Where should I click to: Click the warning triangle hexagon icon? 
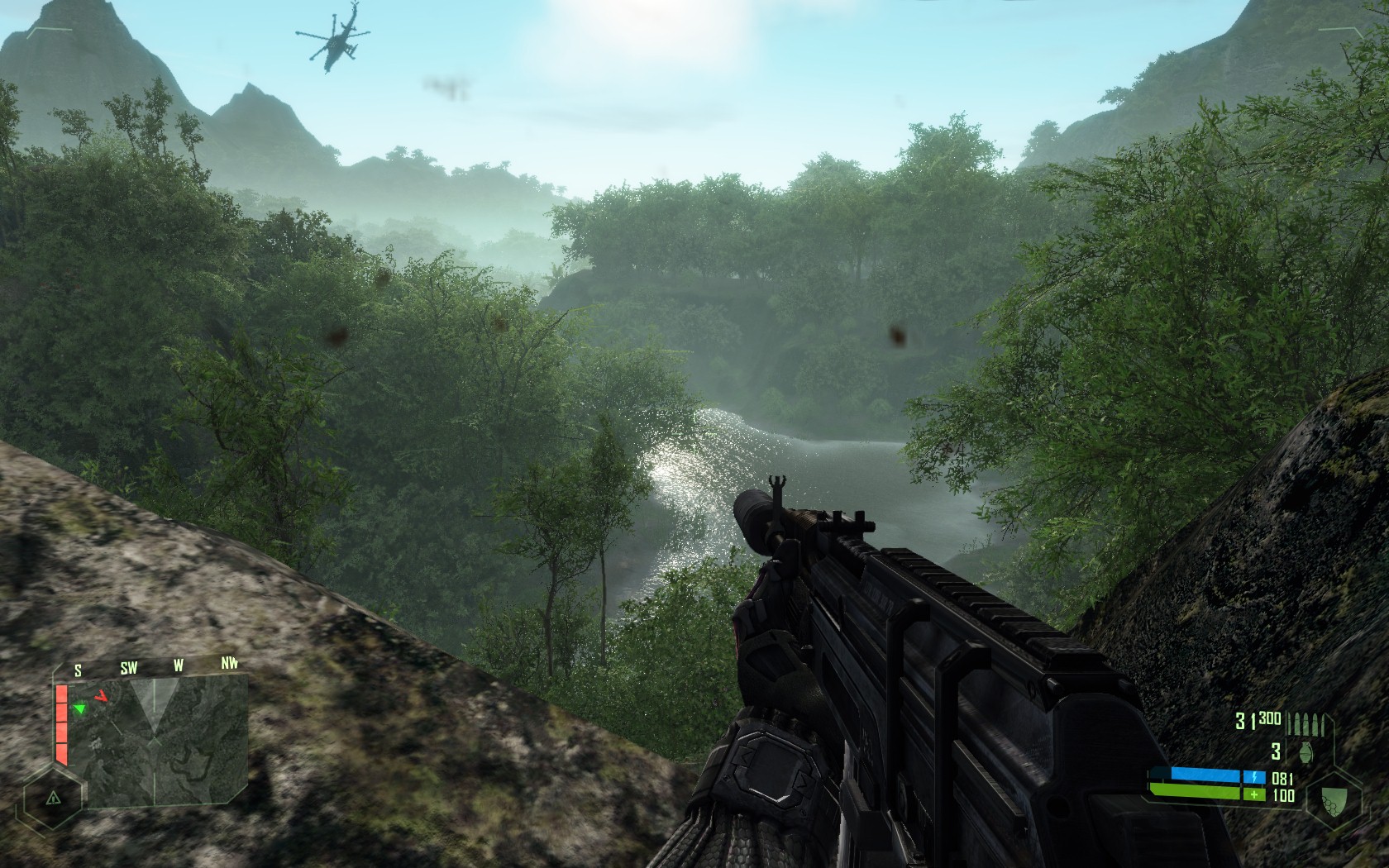tap(54, 798)
